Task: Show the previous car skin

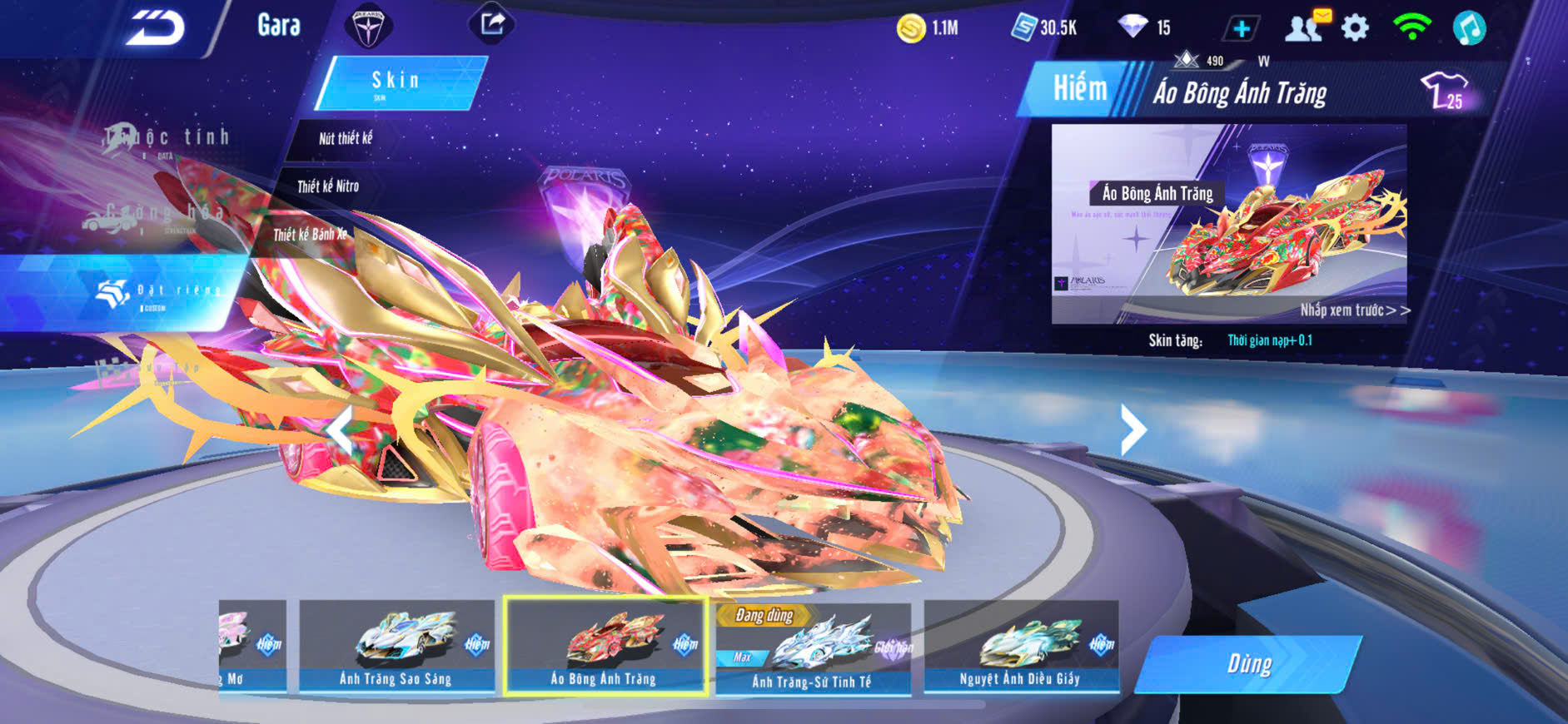Action: click(x=340, y=430)
